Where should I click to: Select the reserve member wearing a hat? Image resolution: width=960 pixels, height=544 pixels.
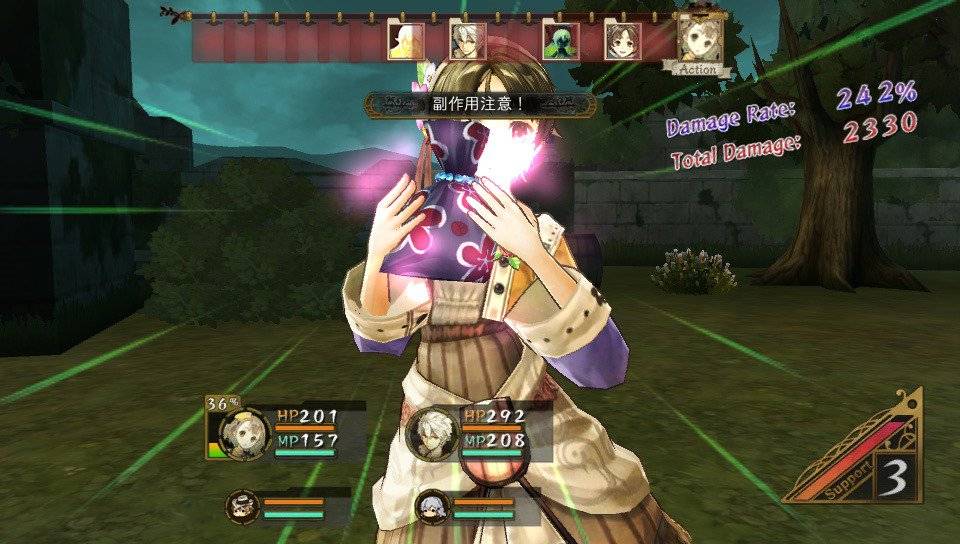[x=242, y=506]
